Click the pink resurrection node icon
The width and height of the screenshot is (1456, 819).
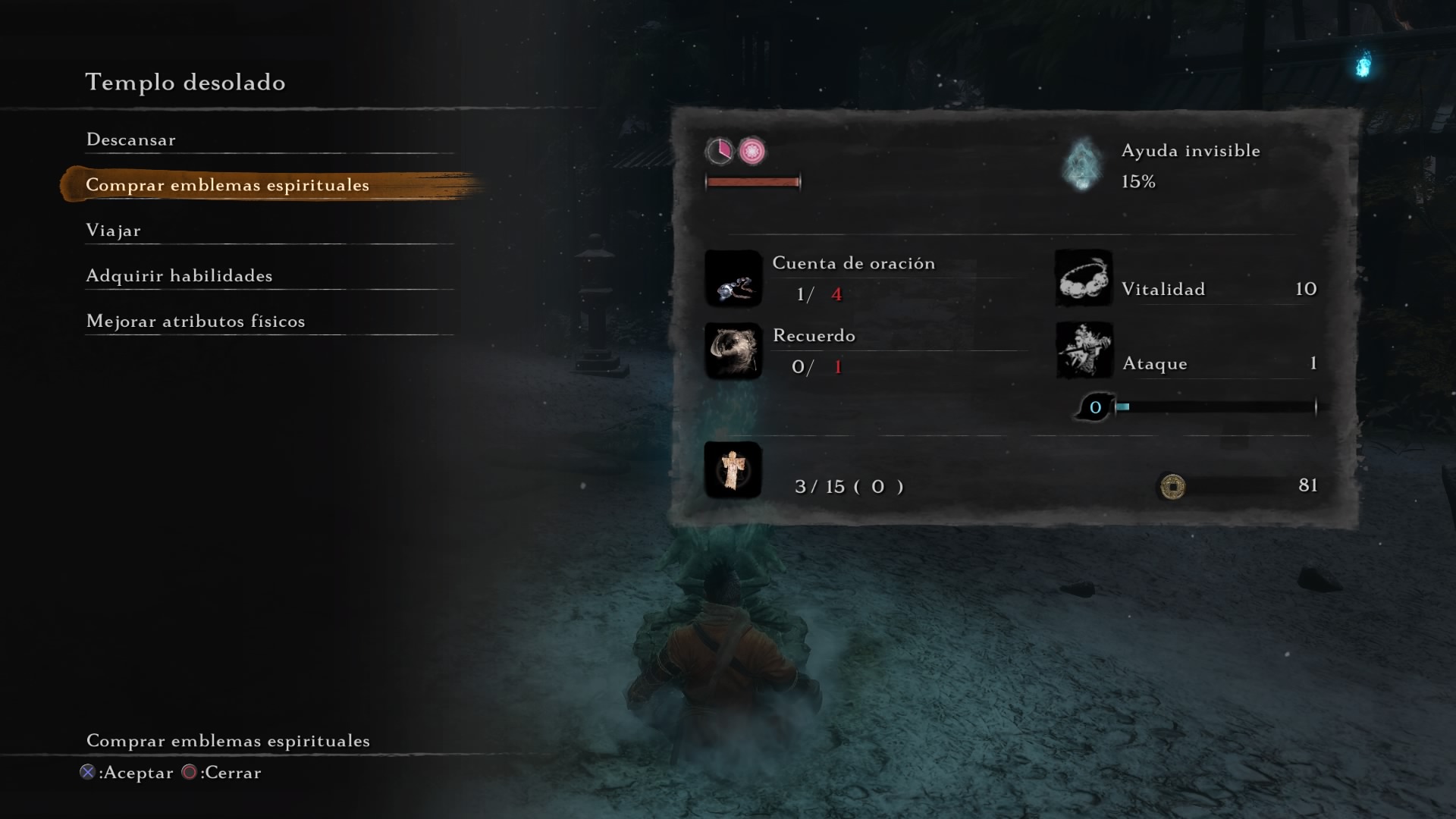[752, 152]
